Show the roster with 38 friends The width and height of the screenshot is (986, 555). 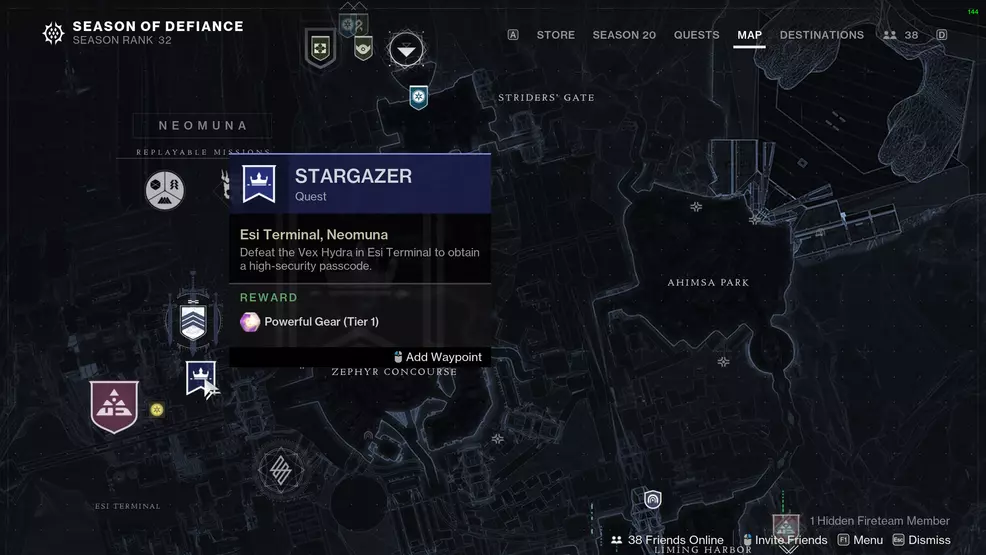tap(901, 35)
